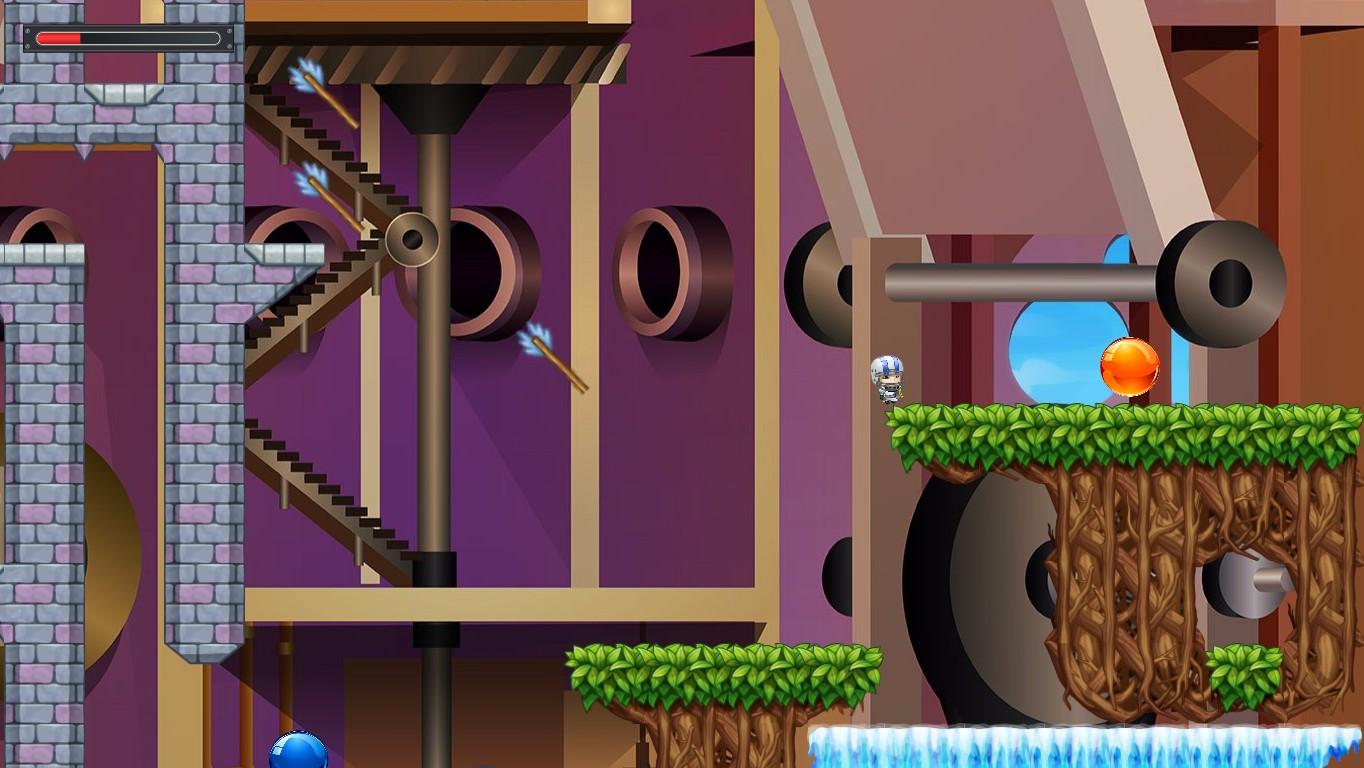Click the wooden pulley hub on the pole
Viewport: 1364px width, 768px height.
pos(411,240)
